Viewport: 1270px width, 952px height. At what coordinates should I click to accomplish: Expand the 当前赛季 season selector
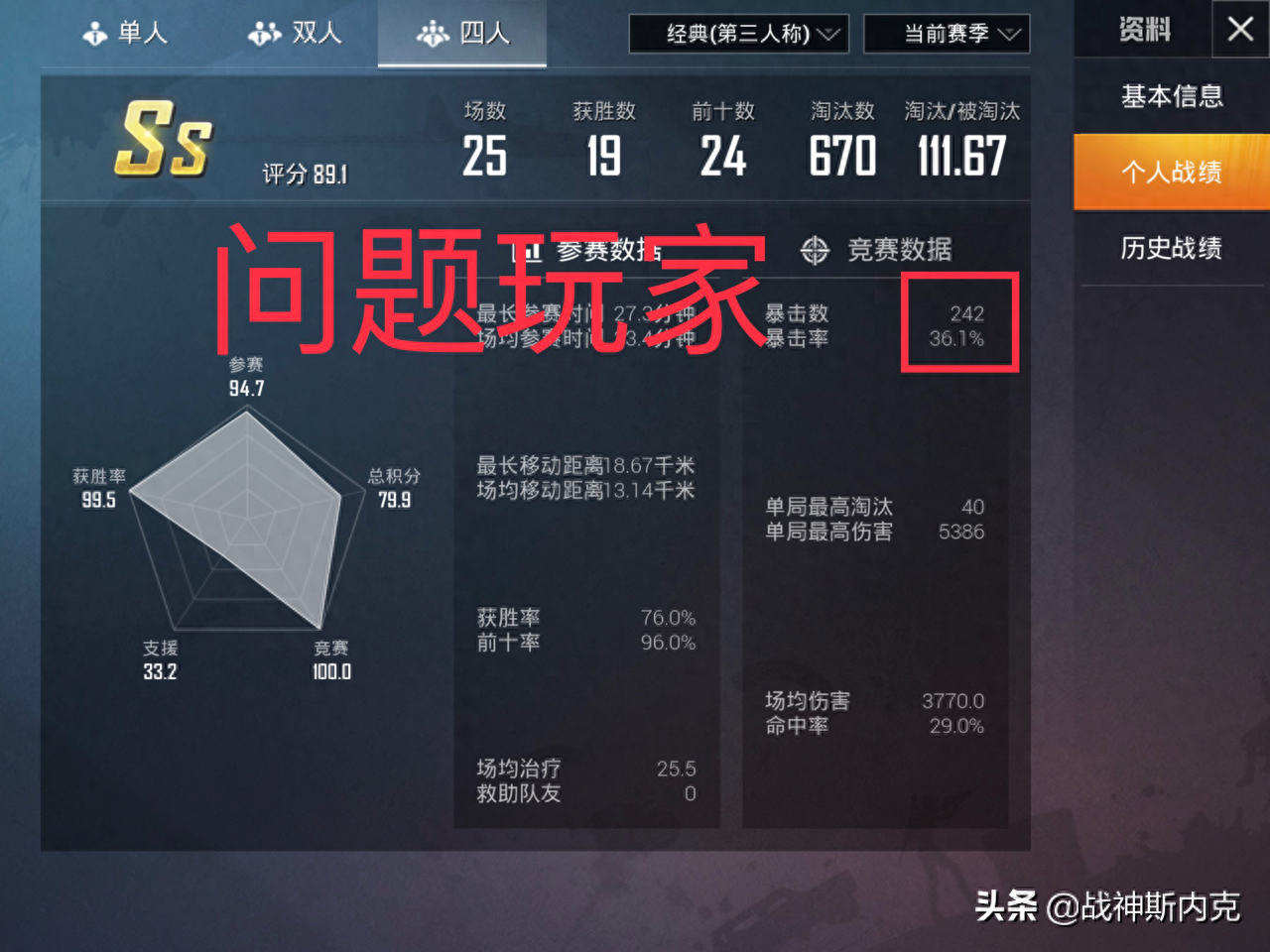pyautogui.click(x=946, y=33)
